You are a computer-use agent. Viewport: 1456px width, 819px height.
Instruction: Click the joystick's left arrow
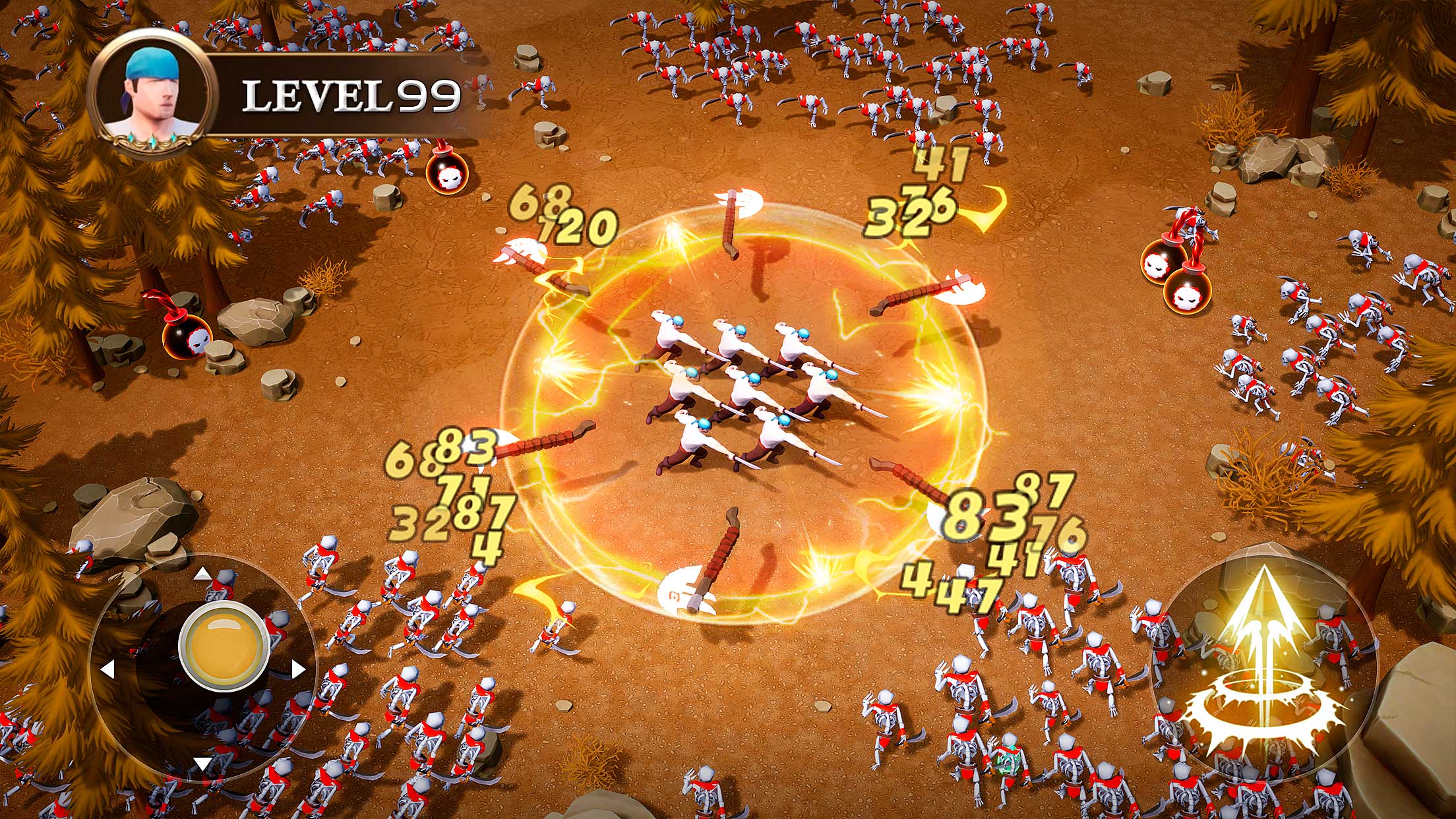coord(107,670)
